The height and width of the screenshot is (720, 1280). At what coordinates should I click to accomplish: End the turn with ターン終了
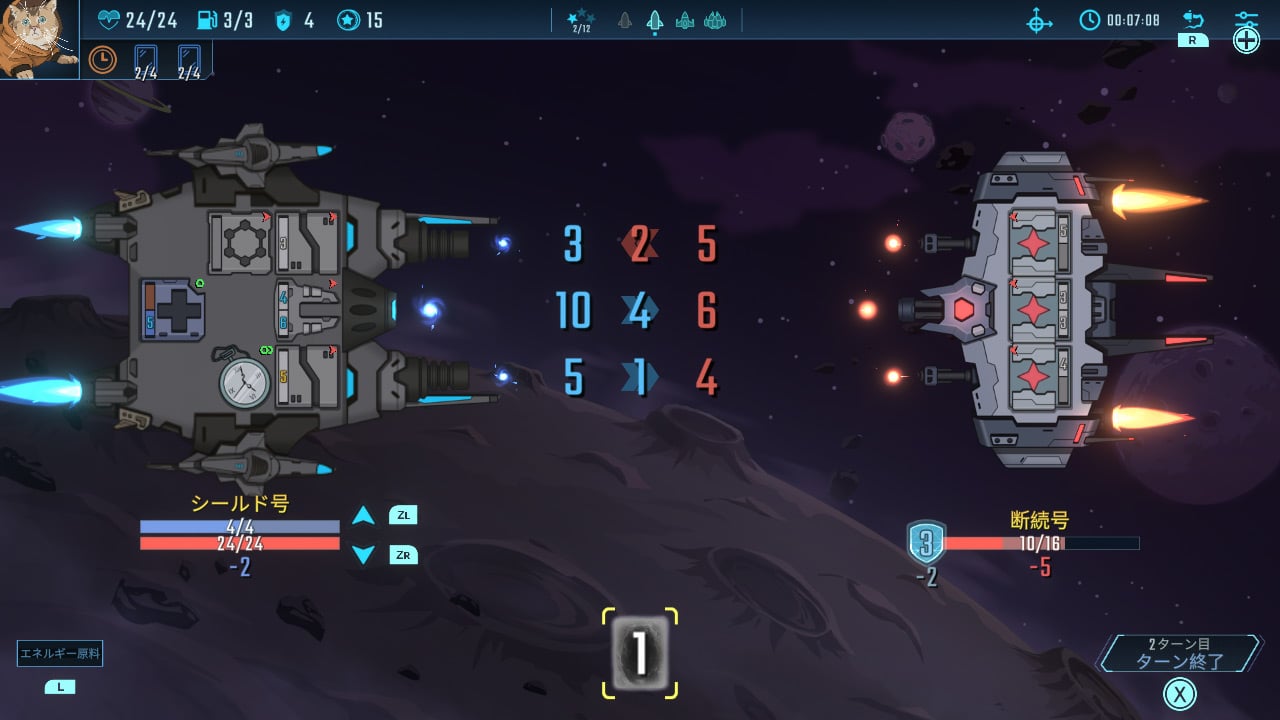pos(1180,654)
